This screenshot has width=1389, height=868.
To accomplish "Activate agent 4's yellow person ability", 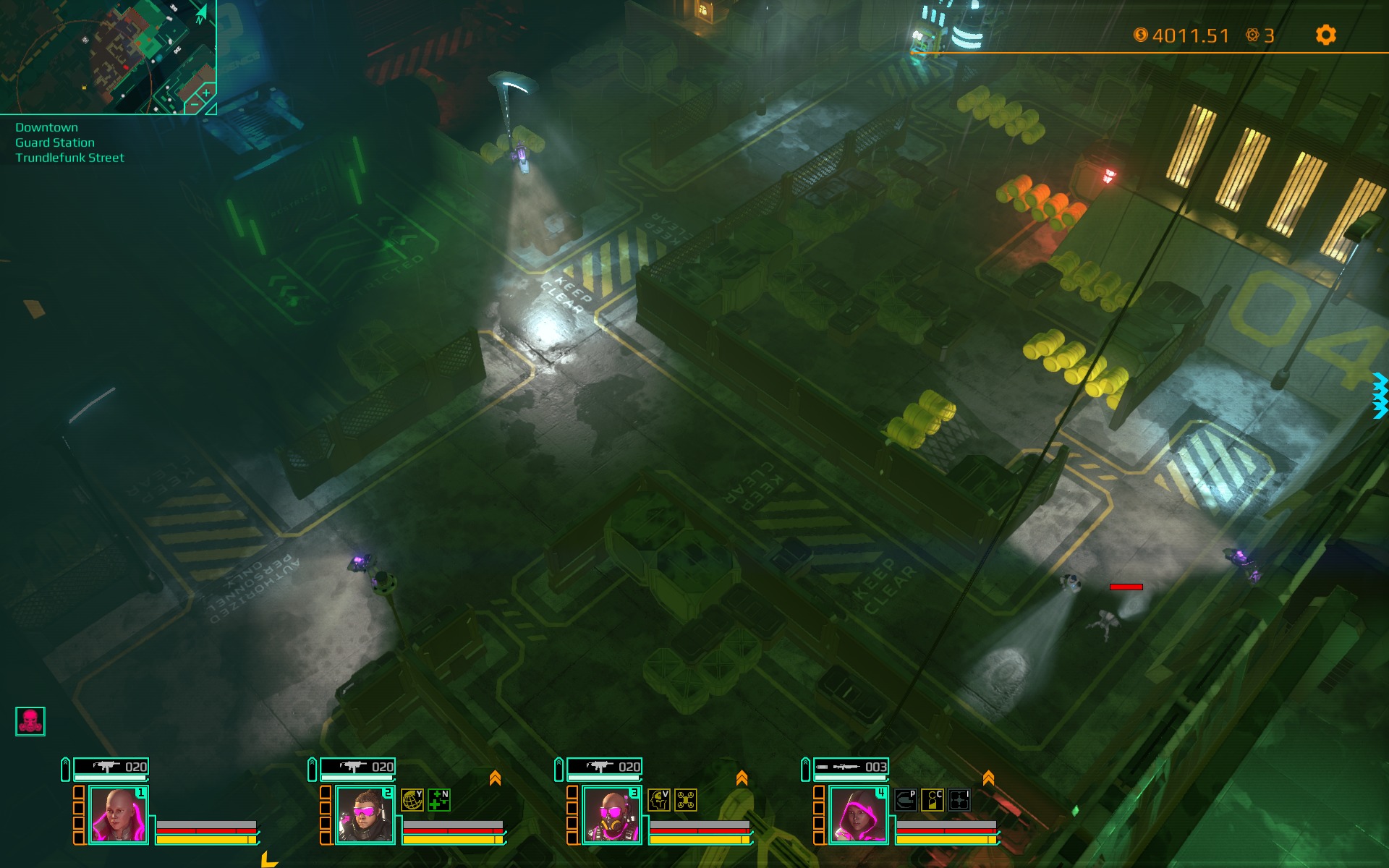I will 933,800.
